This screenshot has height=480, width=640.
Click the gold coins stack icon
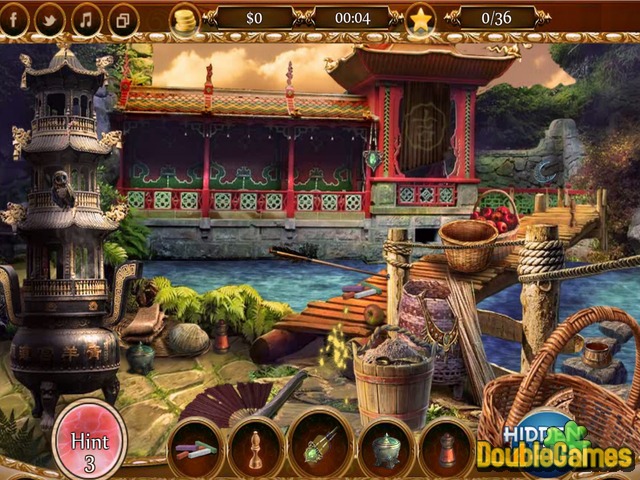coord(184,18)
